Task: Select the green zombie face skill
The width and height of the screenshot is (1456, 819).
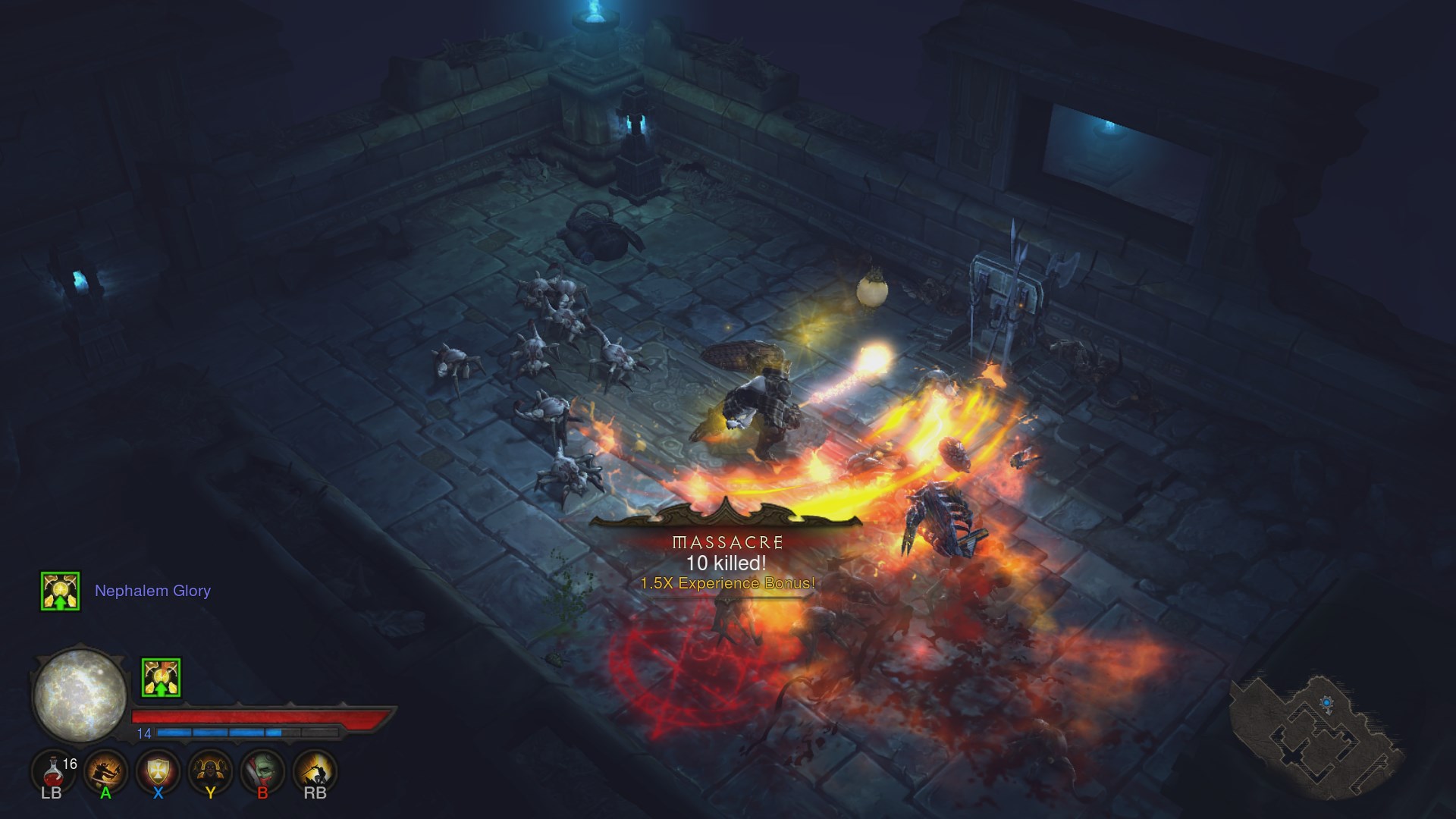Action: (262, 771)
